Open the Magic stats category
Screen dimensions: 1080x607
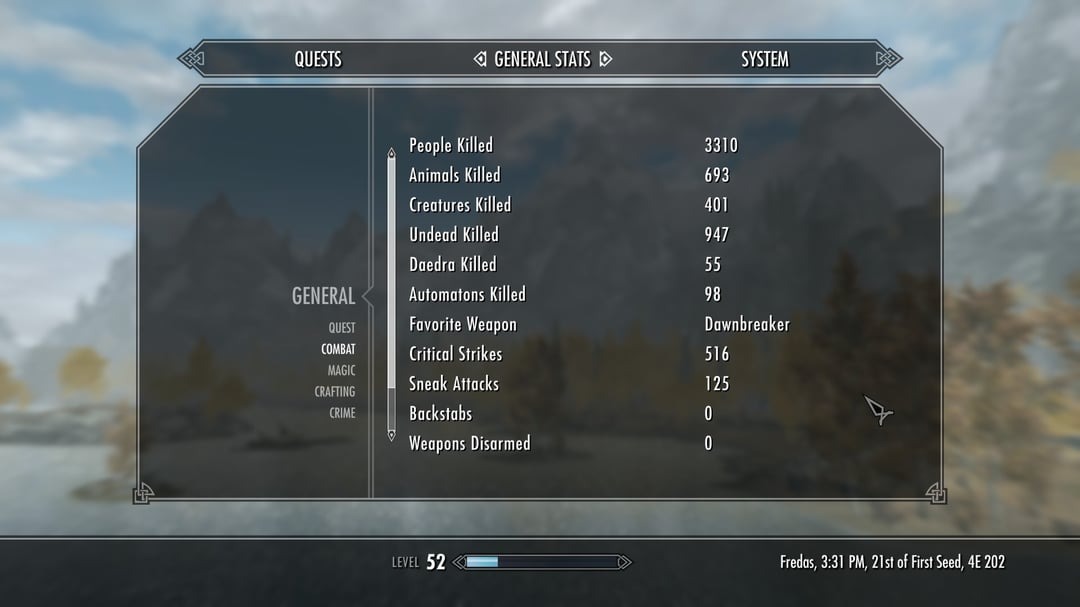341,371
